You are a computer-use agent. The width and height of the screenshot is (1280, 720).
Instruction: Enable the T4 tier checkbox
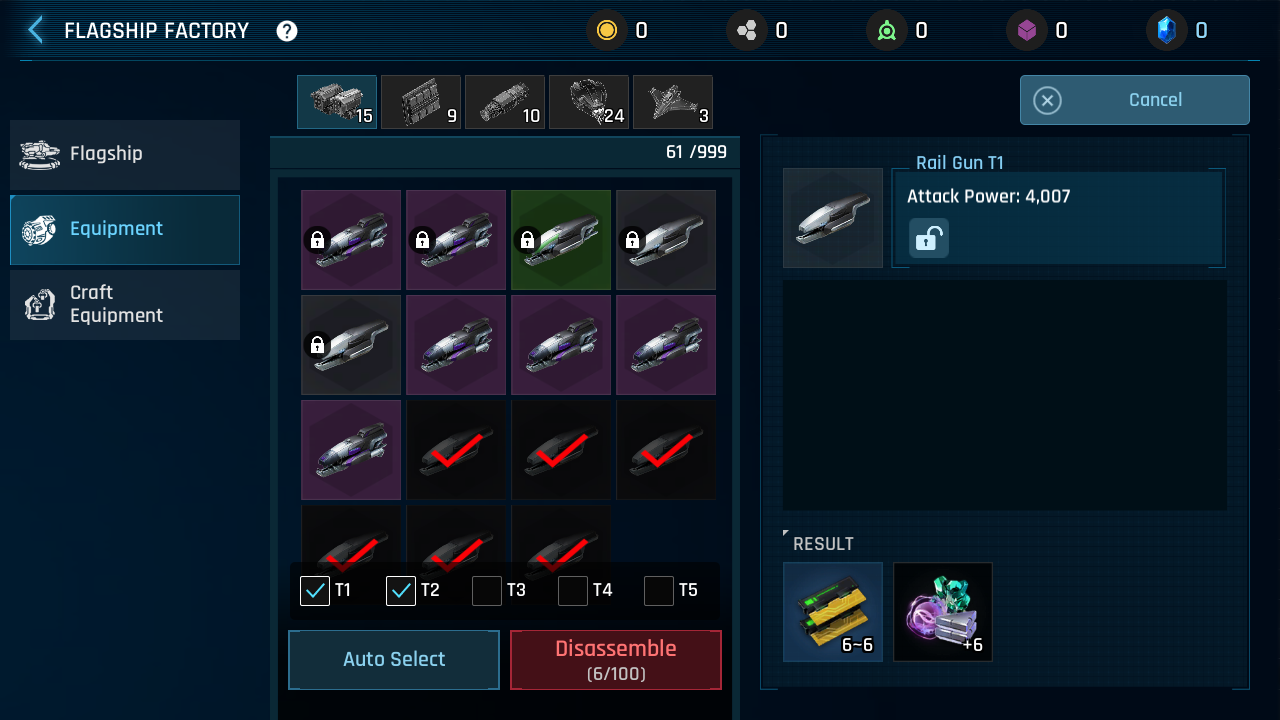(573, 591)
